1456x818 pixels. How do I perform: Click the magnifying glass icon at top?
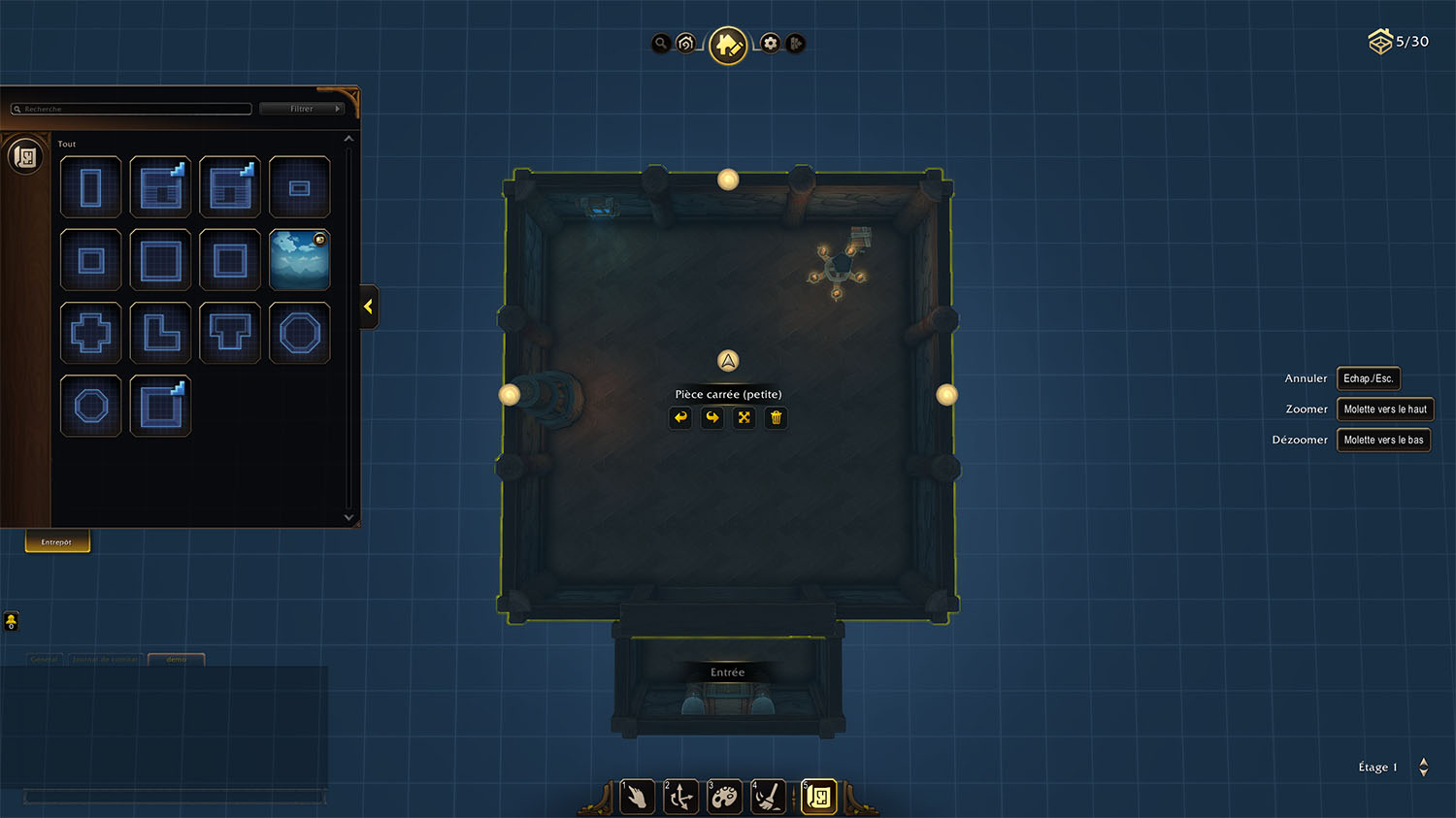[661, 43]
